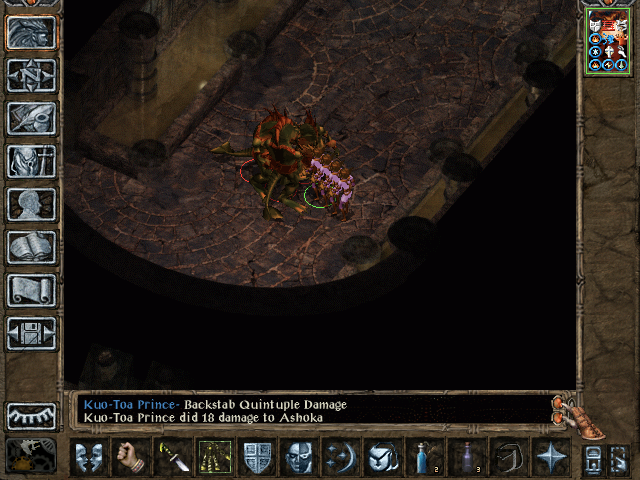The width and height of the screenshot is (640, 480).
Task: Click the closed eye rest button
Action: [31, 415]
